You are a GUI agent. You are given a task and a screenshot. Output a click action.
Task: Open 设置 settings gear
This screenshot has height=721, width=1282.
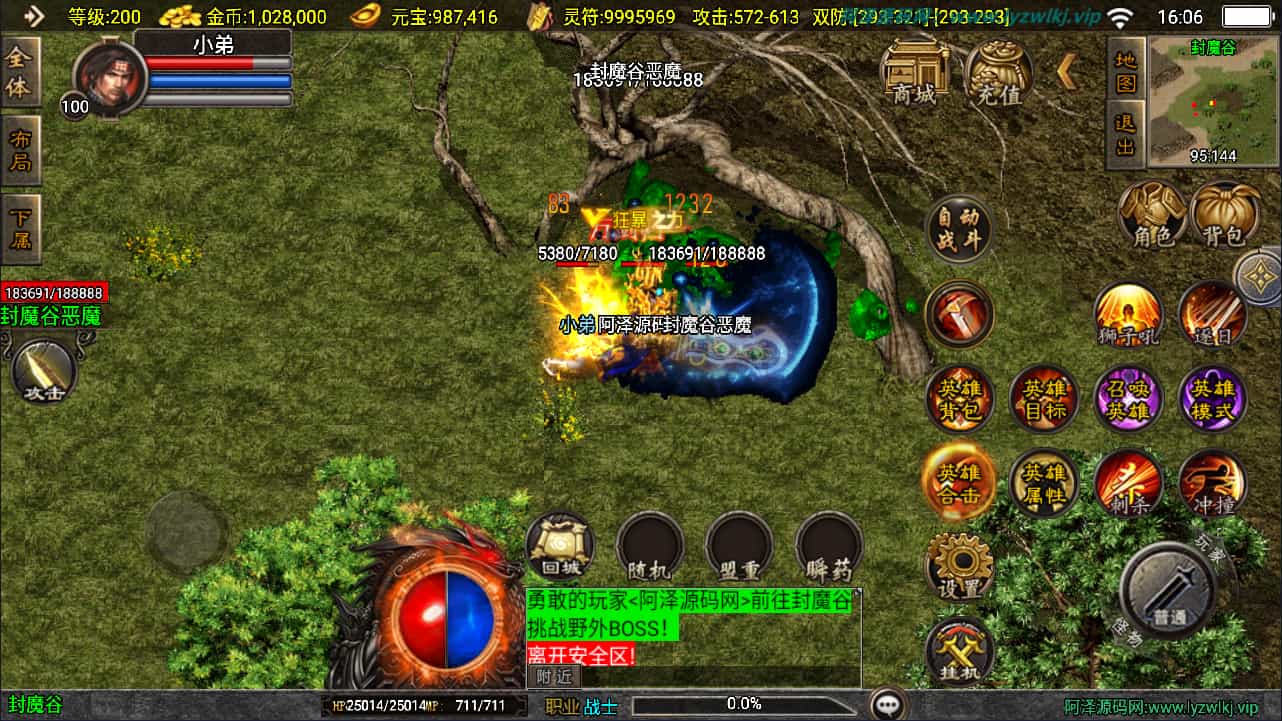point(959,566)
